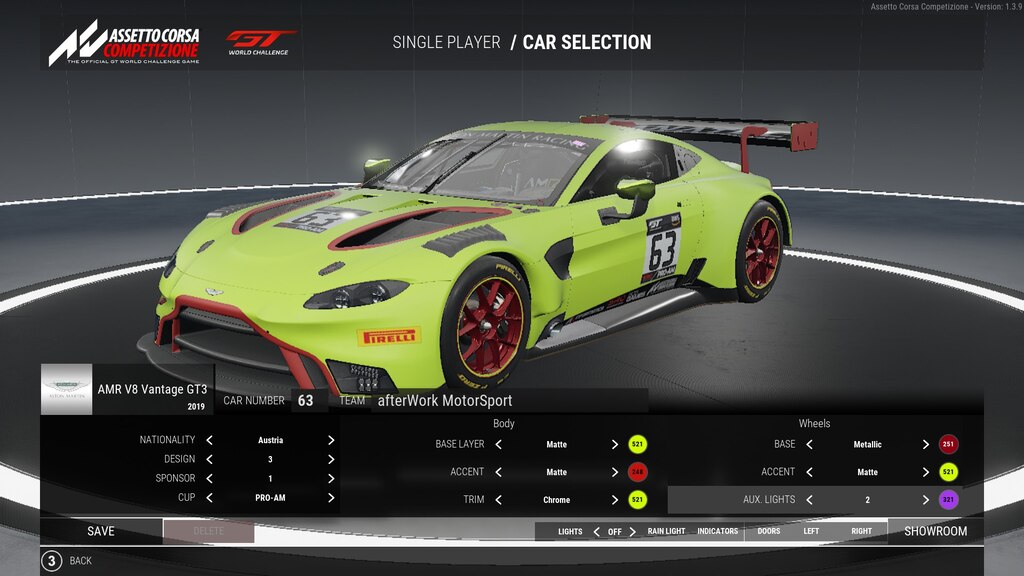Advance to the next Design number
The image size is (1024, 576).
click(x=330, y=459)
